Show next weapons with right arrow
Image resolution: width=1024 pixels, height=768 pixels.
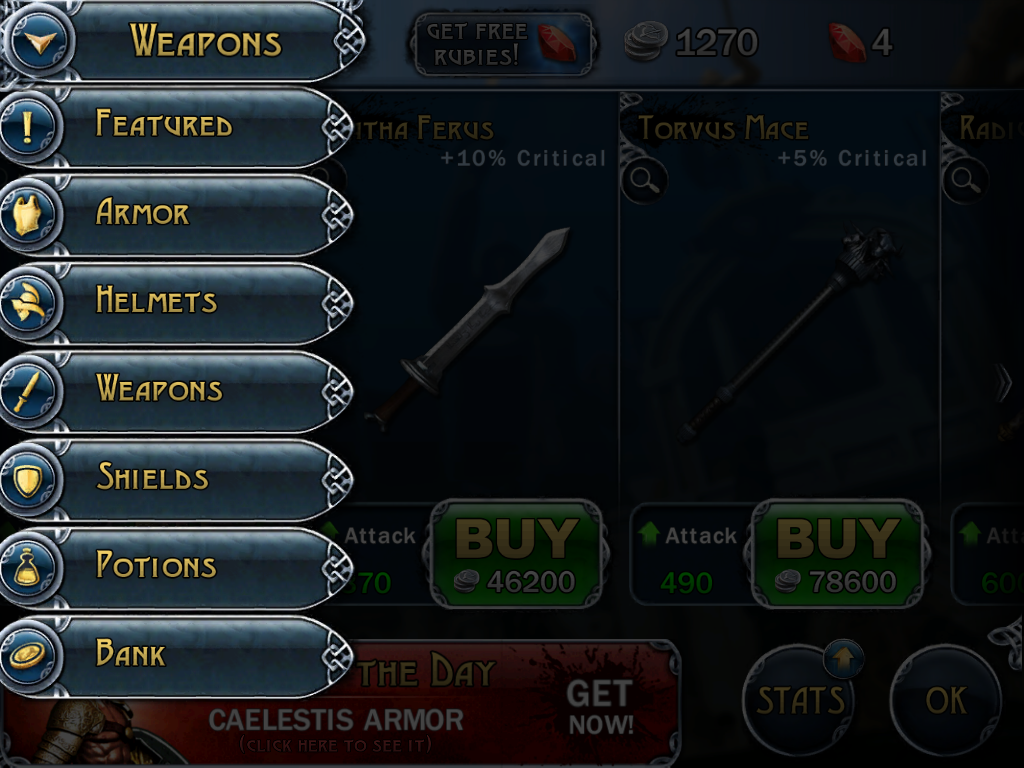1004,384
